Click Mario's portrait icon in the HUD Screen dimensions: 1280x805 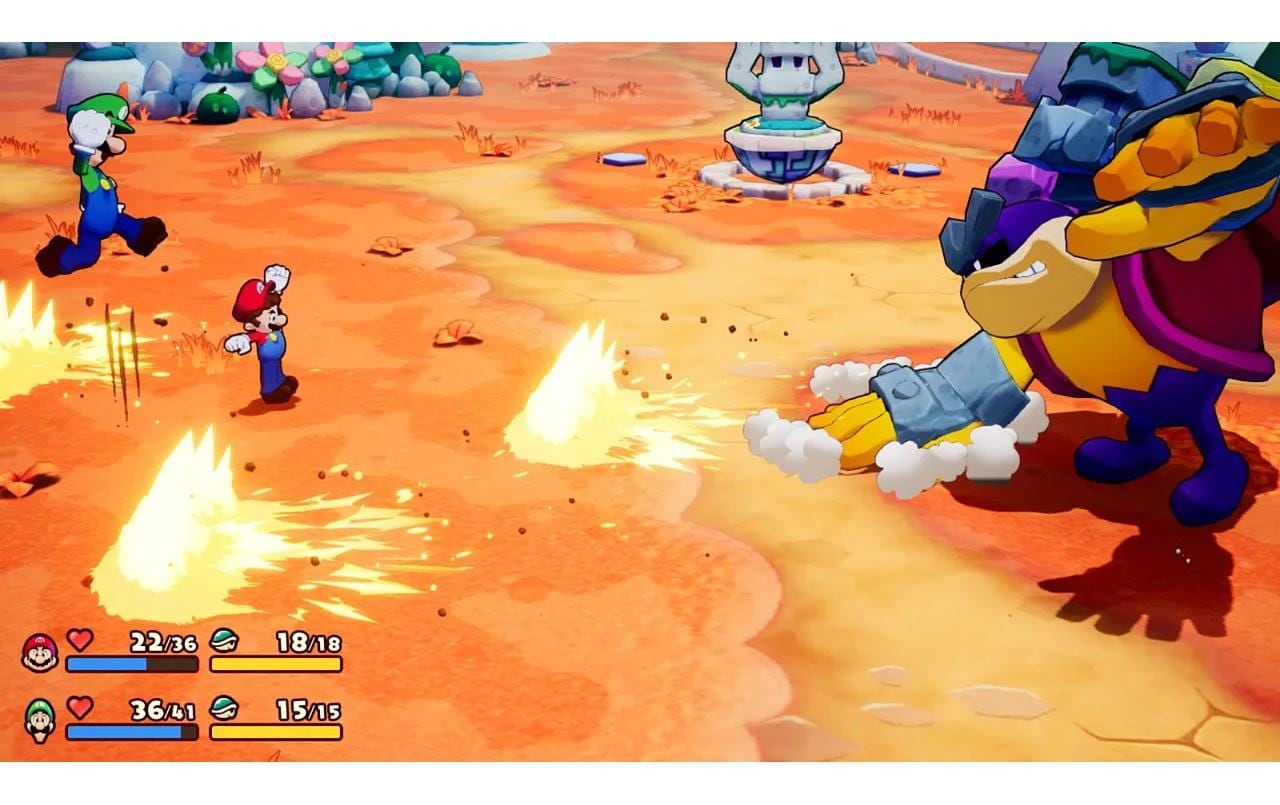(x=40, y=653)
